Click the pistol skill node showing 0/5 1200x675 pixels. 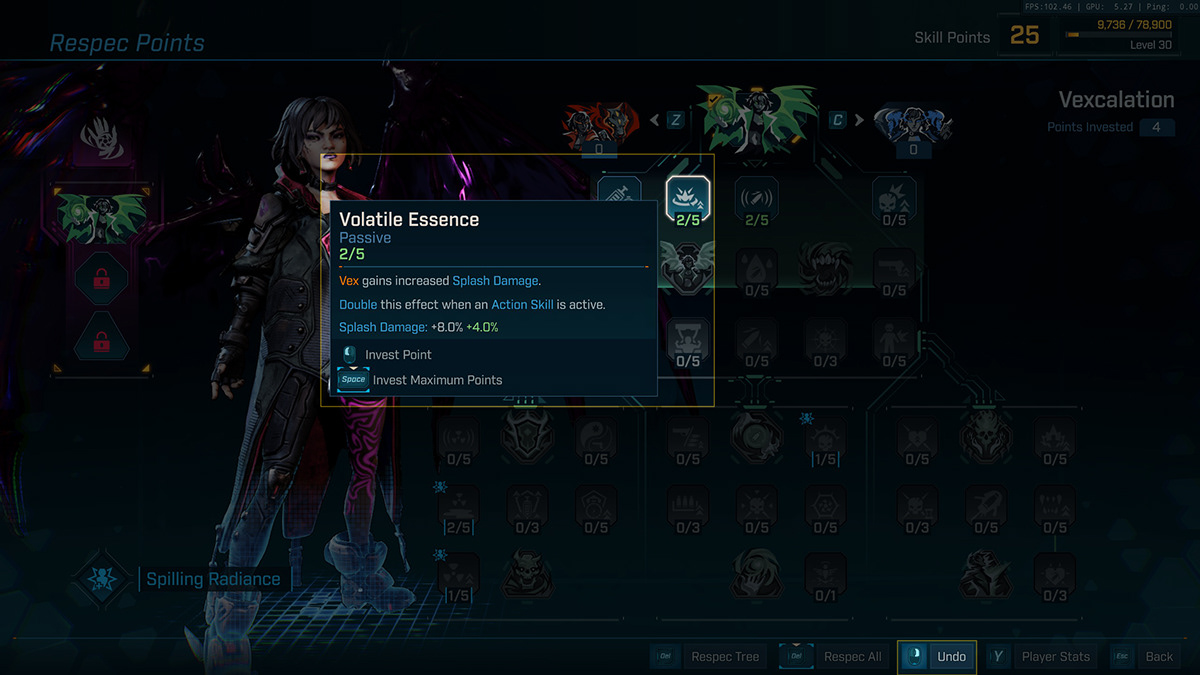[x=893, y=268]
